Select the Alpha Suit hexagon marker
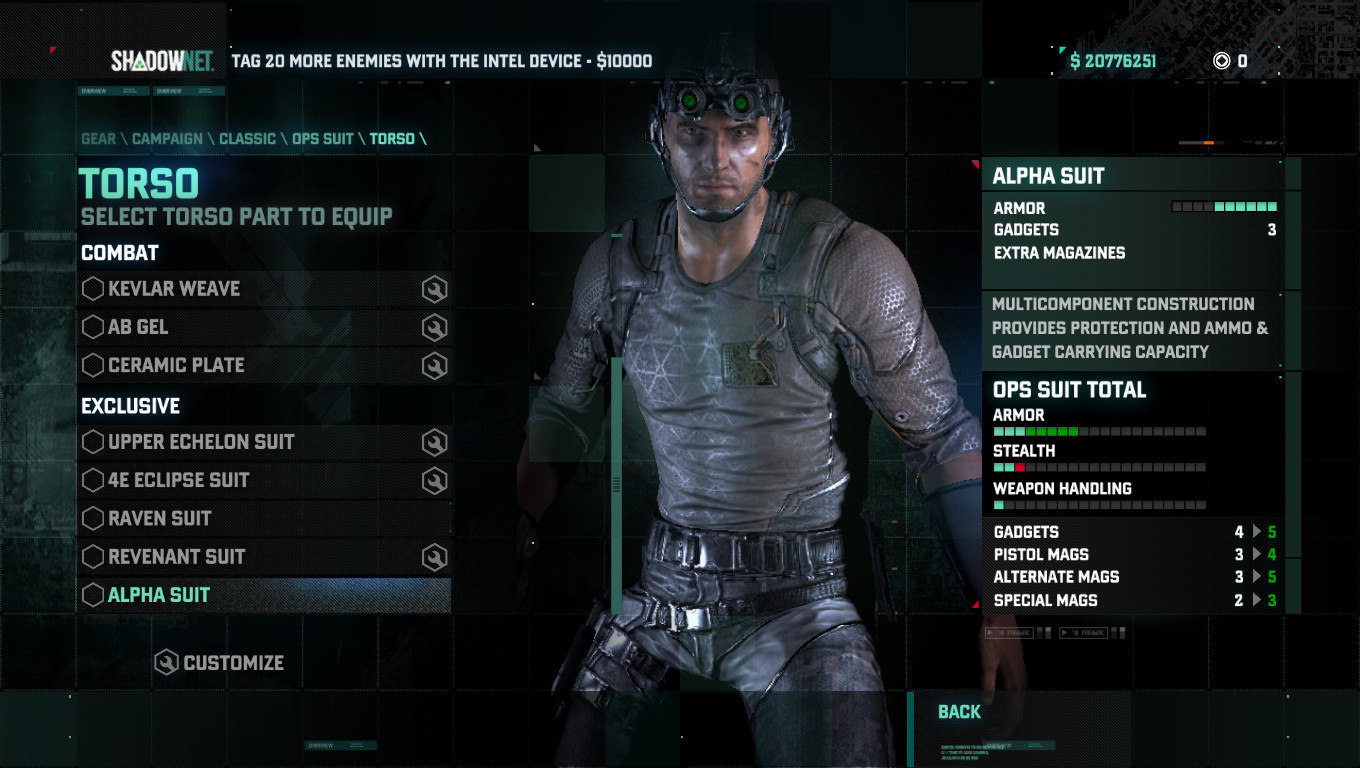Screen dimensions: 1360x768 click(x=92, y=594)
